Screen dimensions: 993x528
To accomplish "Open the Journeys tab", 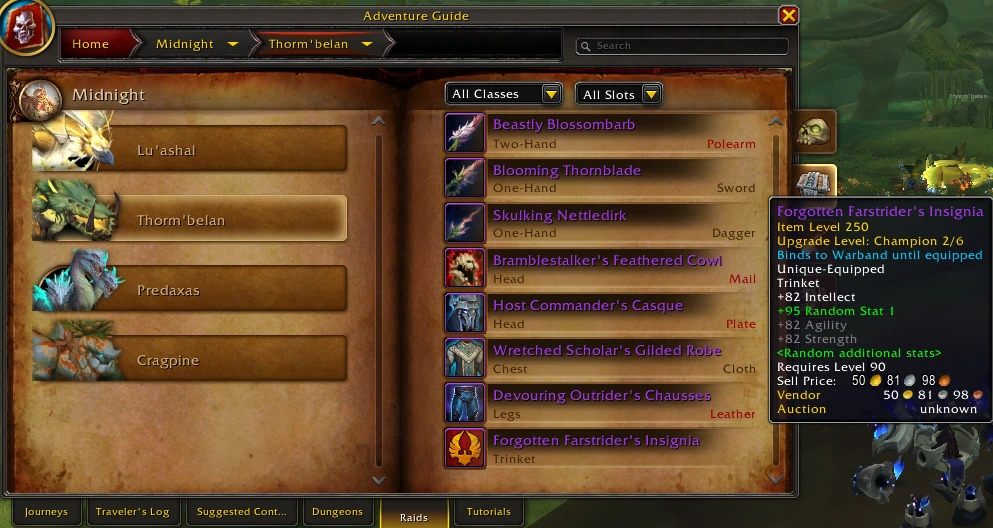I will tap(47, 512).
